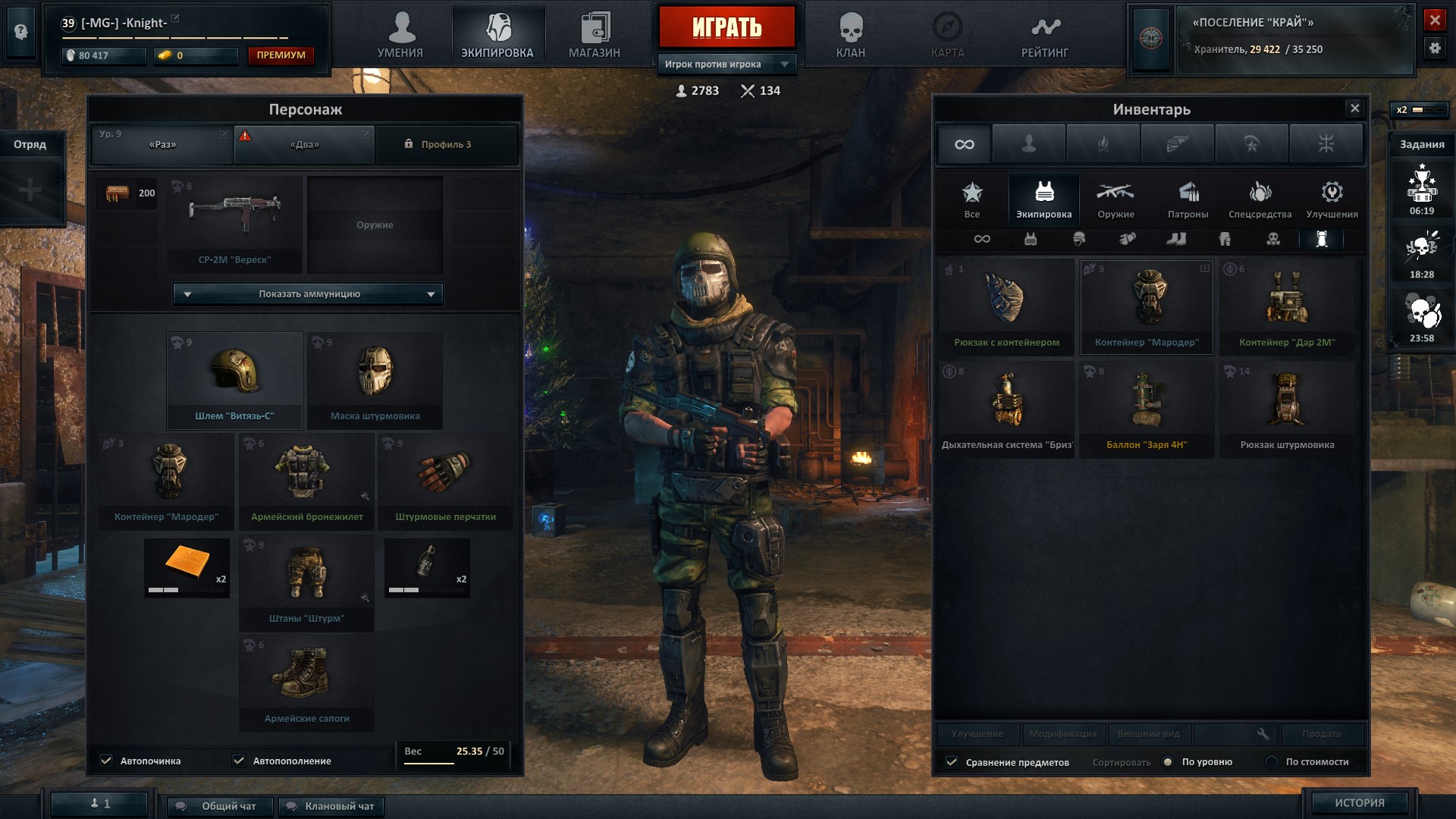Select the Шлем "Витязь-С" helmet slot

[234, 381]
